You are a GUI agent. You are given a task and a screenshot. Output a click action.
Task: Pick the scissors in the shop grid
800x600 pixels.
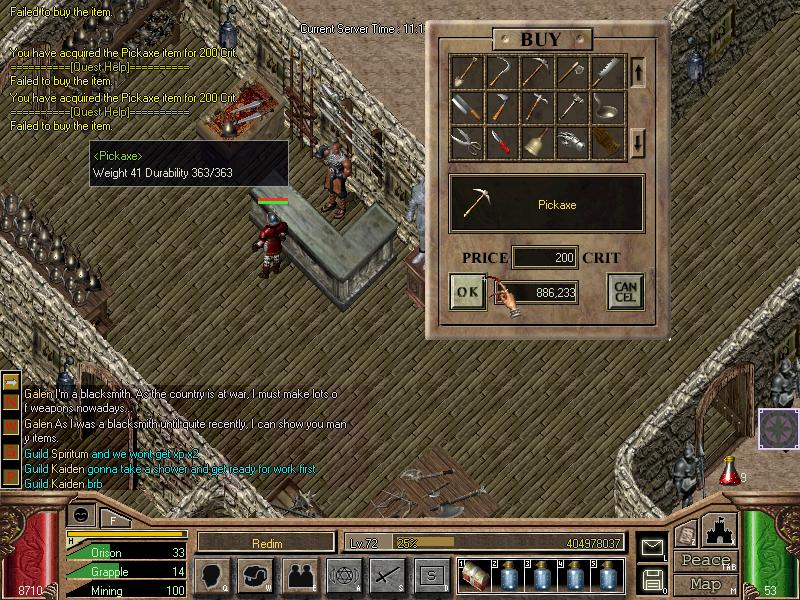click(467, 141)
